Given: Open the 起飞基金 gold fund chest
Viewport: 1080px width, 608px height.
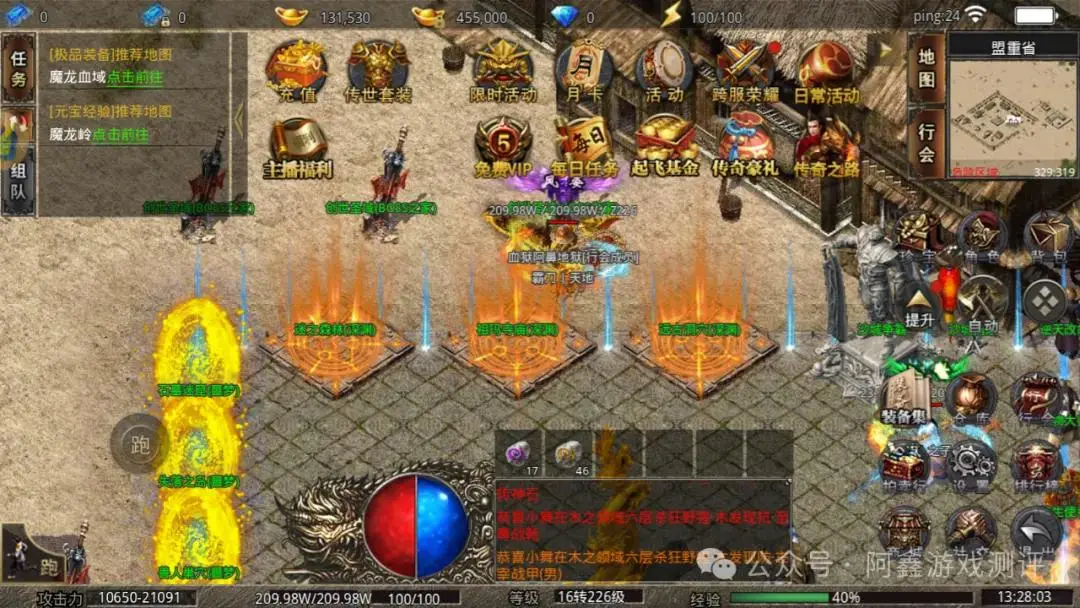Looking at the screenshot, I should click(x=665, y=145).
